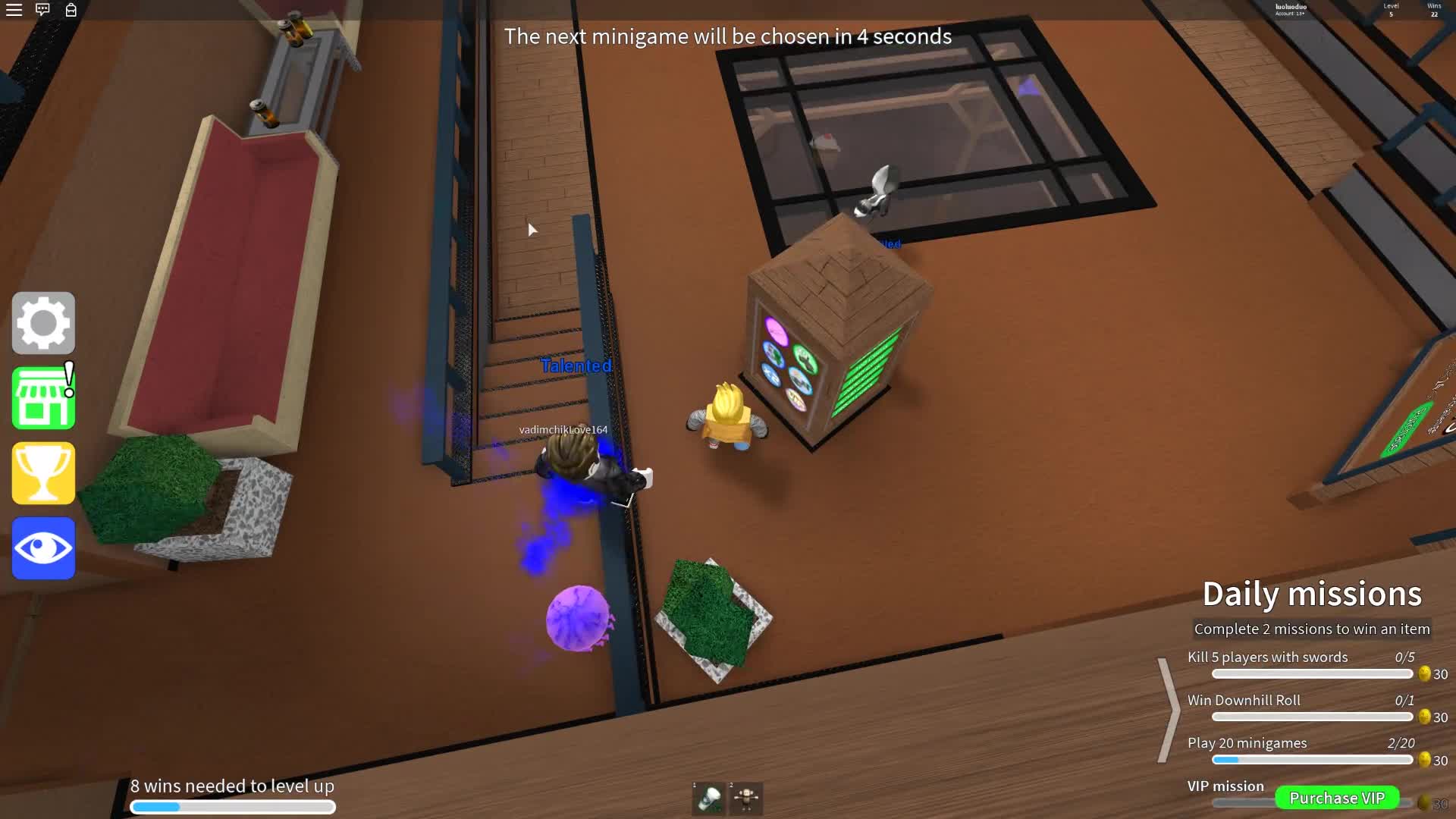Screen dimensions: 1456x819
Task: Open the in-game shop with notification
Action: coord(43,397)
